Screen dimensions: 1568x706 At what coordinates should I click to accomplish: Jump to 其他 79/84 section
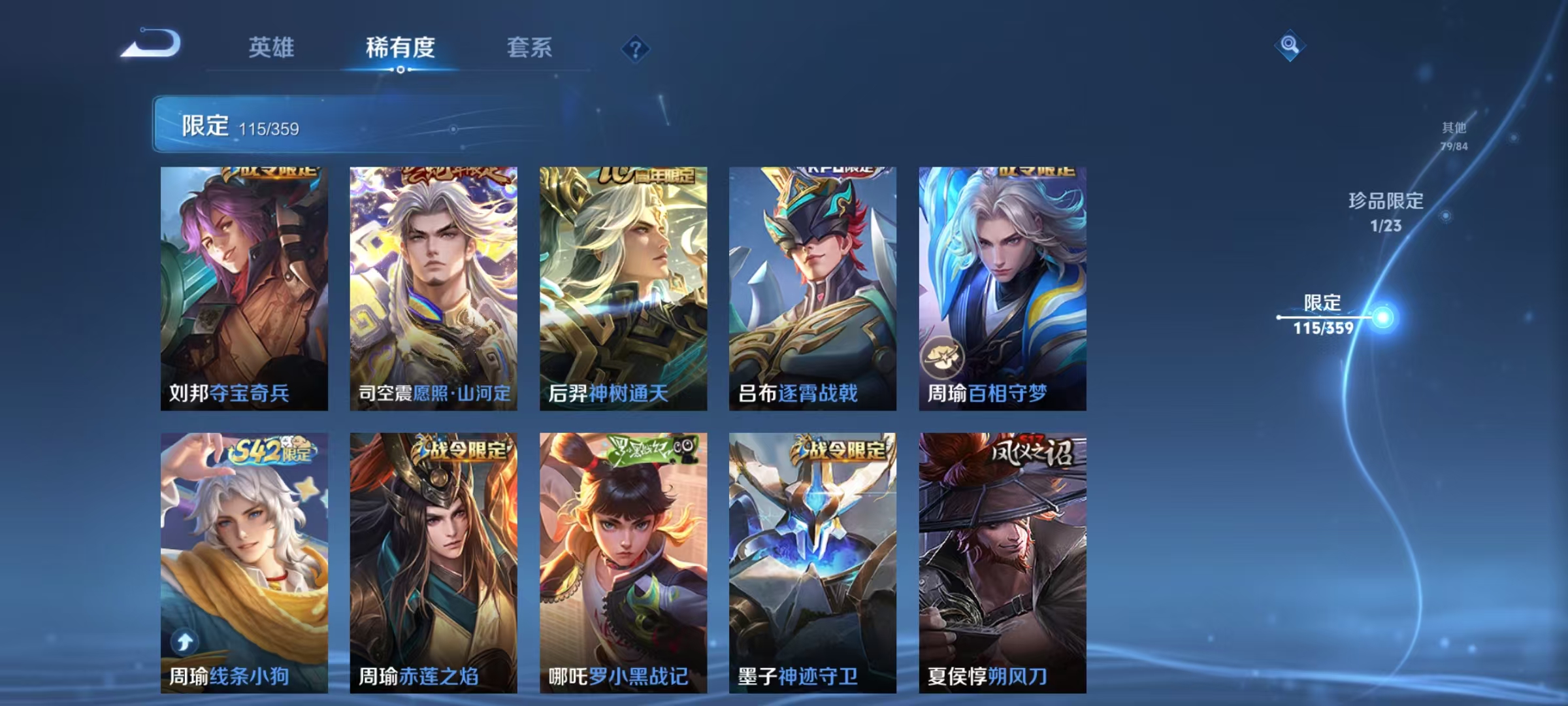1453,136
